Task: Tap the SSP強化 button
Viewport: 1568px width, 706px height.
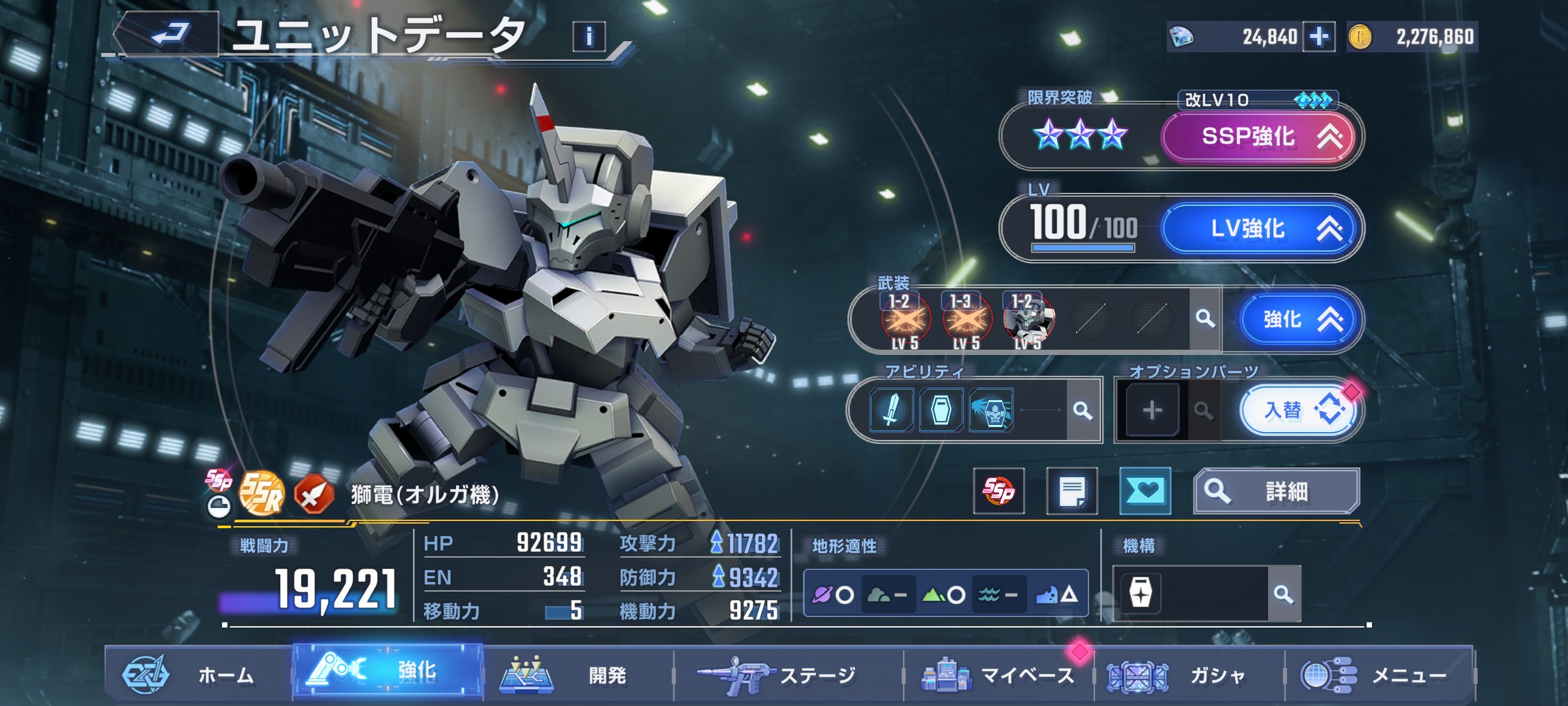Action: [x=1258, y=137]
